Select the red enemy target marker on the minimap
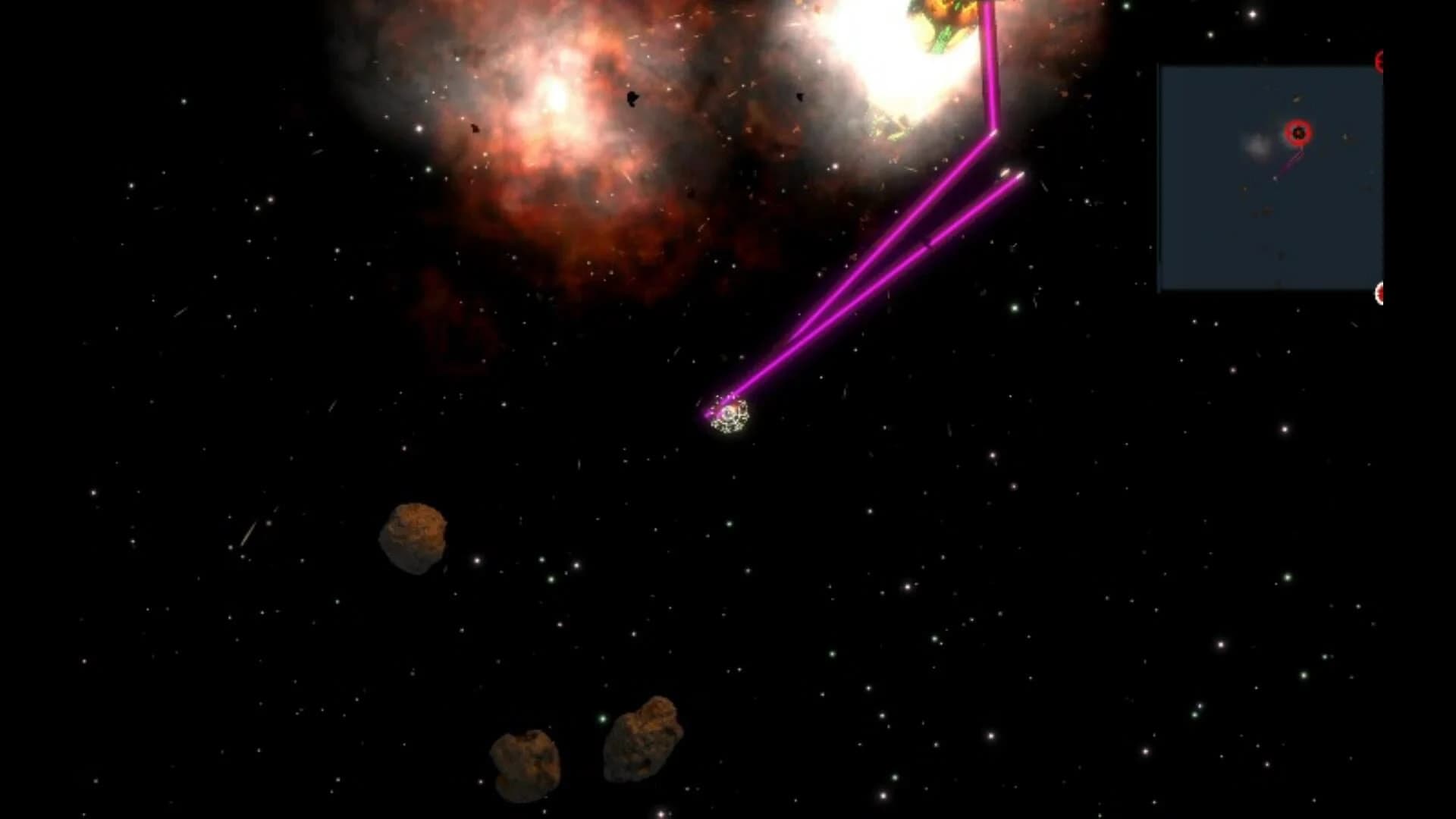 [1298, 133]
